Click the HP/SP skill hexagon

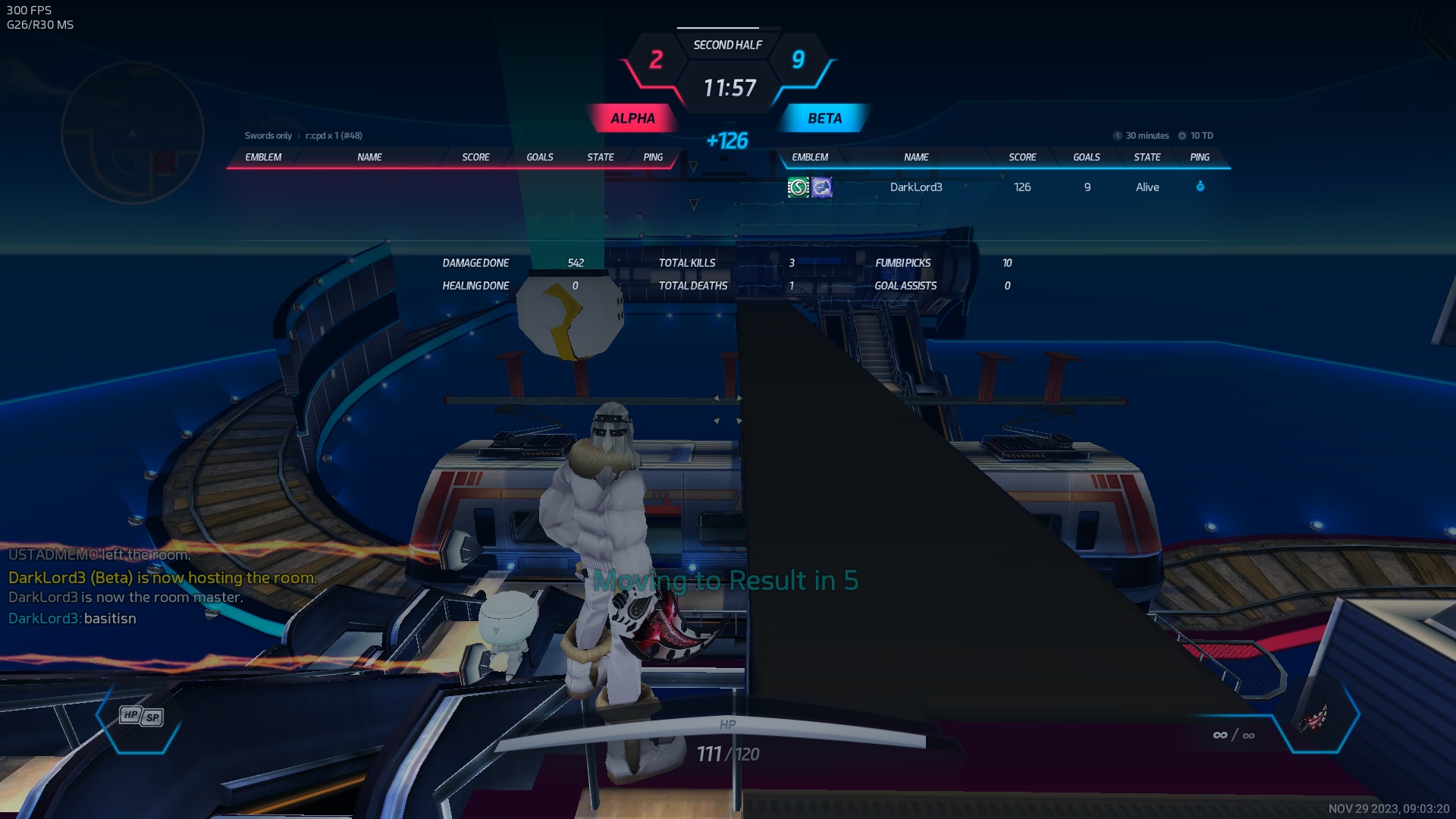click(x=141, y=717)
